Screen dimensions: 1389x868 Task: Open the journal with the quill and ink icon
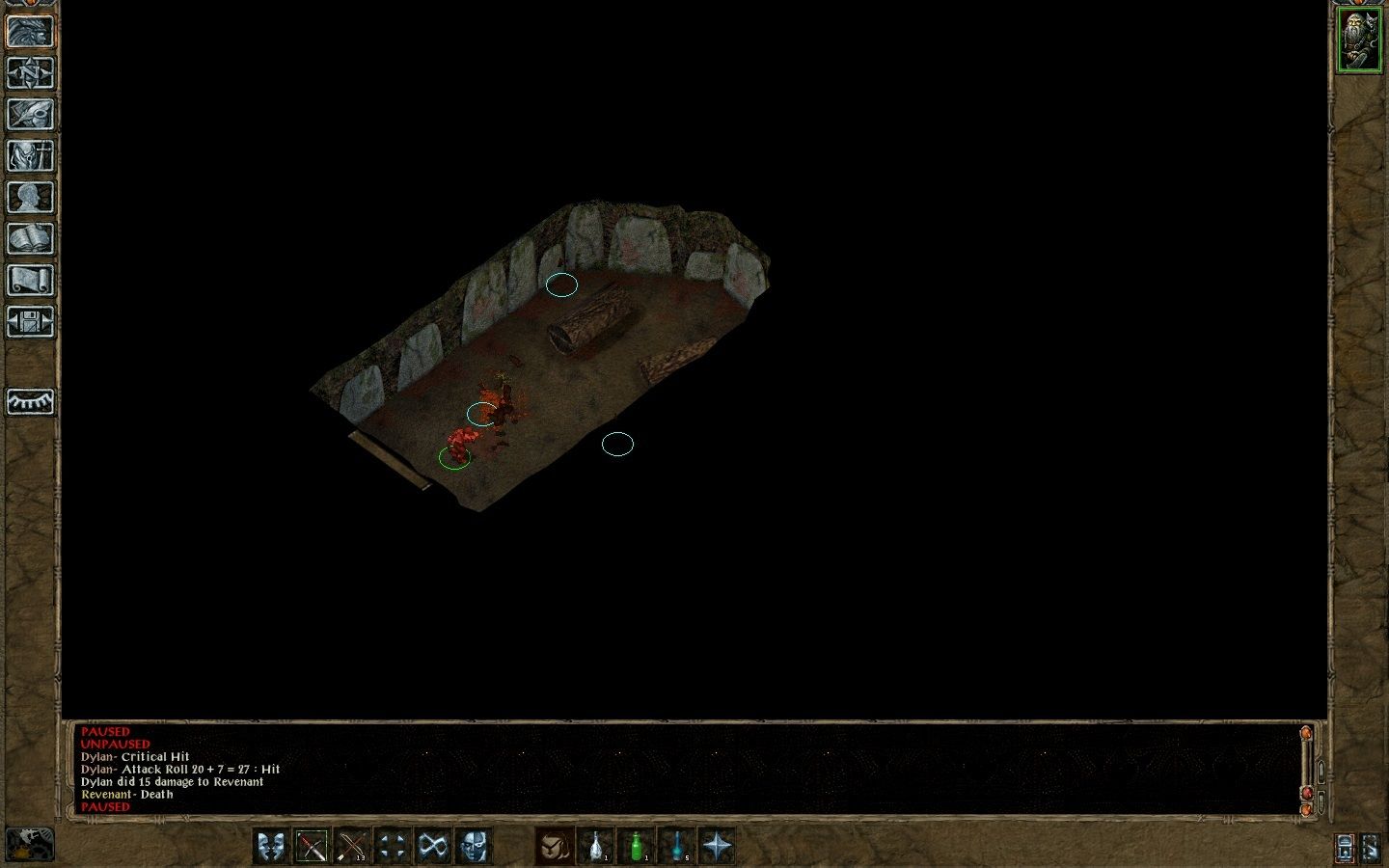[31, 114]
